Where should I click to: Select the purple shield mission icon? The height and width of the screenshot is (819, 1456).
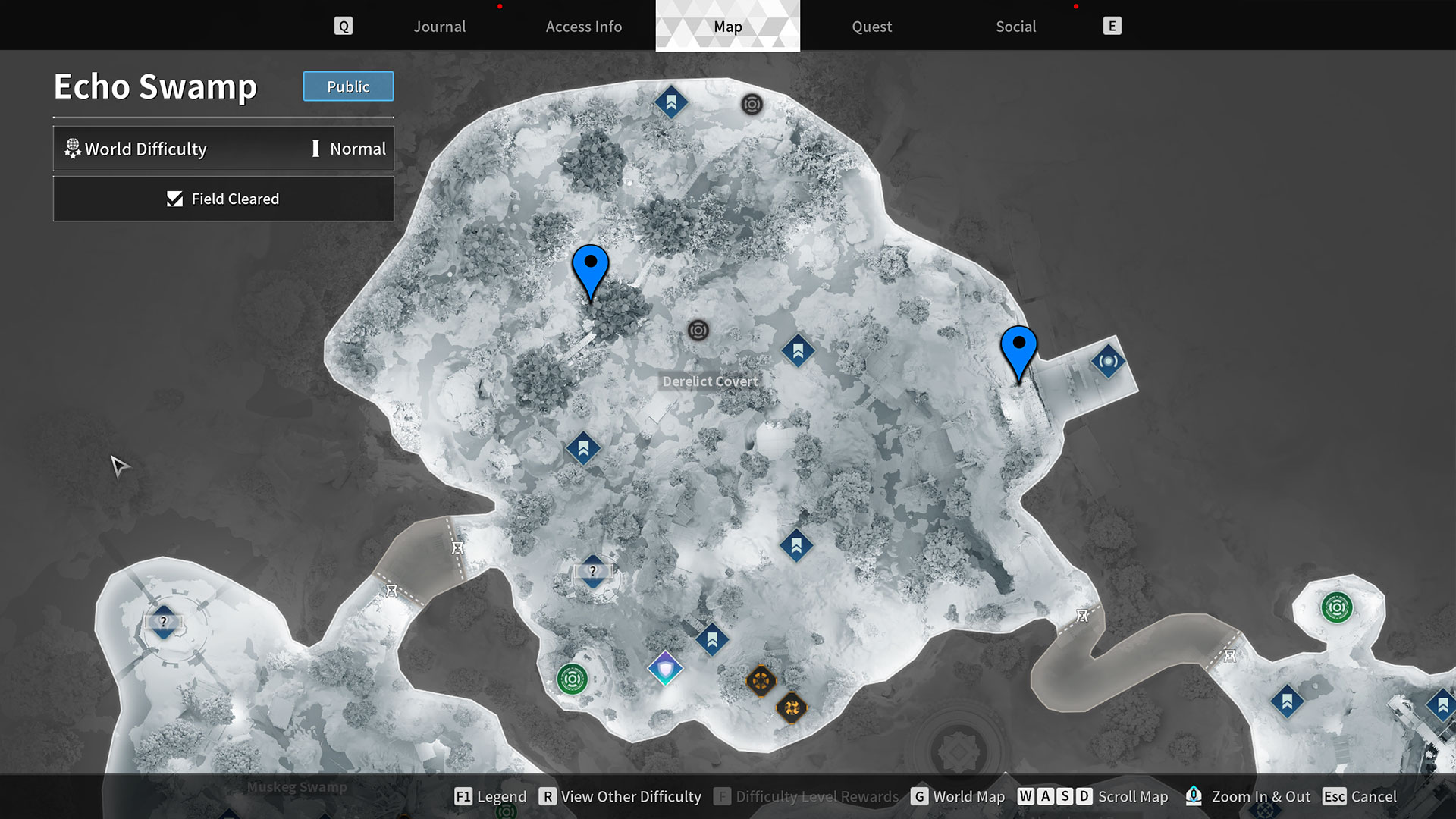(x=664, y=670)
